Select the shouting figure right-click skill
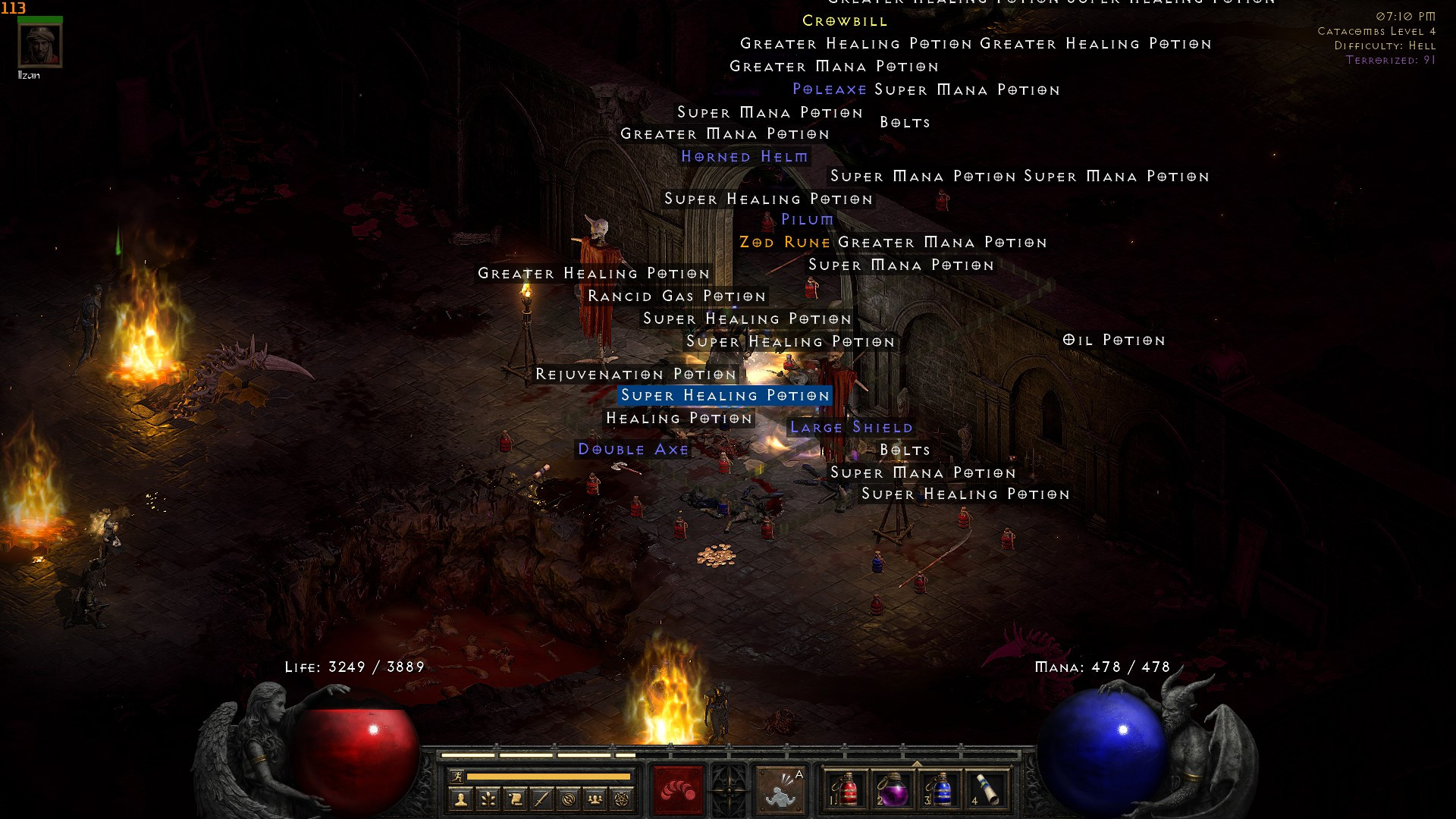 click(780, 789)
